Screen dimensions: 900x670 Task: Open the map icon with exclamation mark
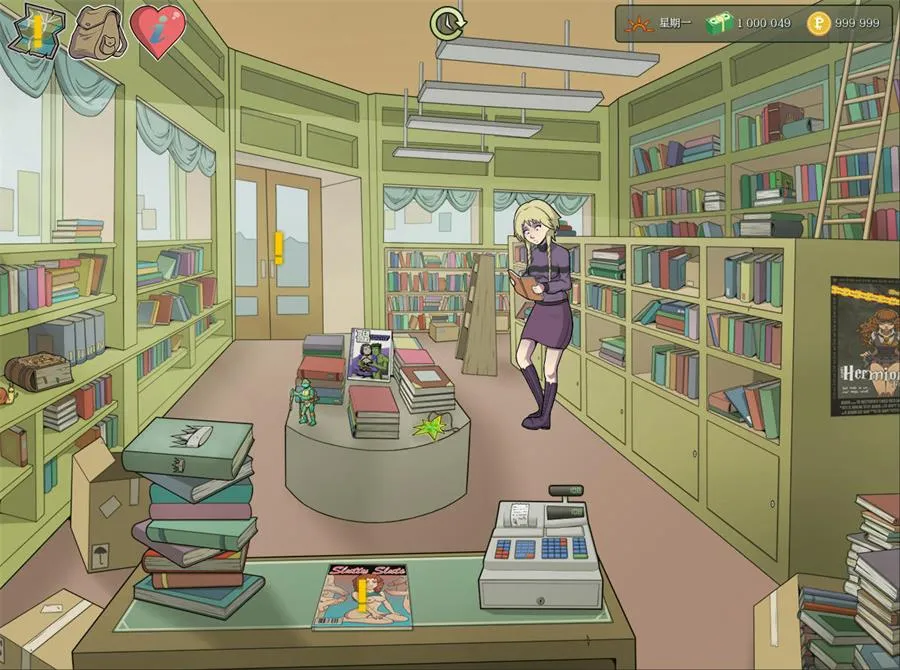coord(36,32)
